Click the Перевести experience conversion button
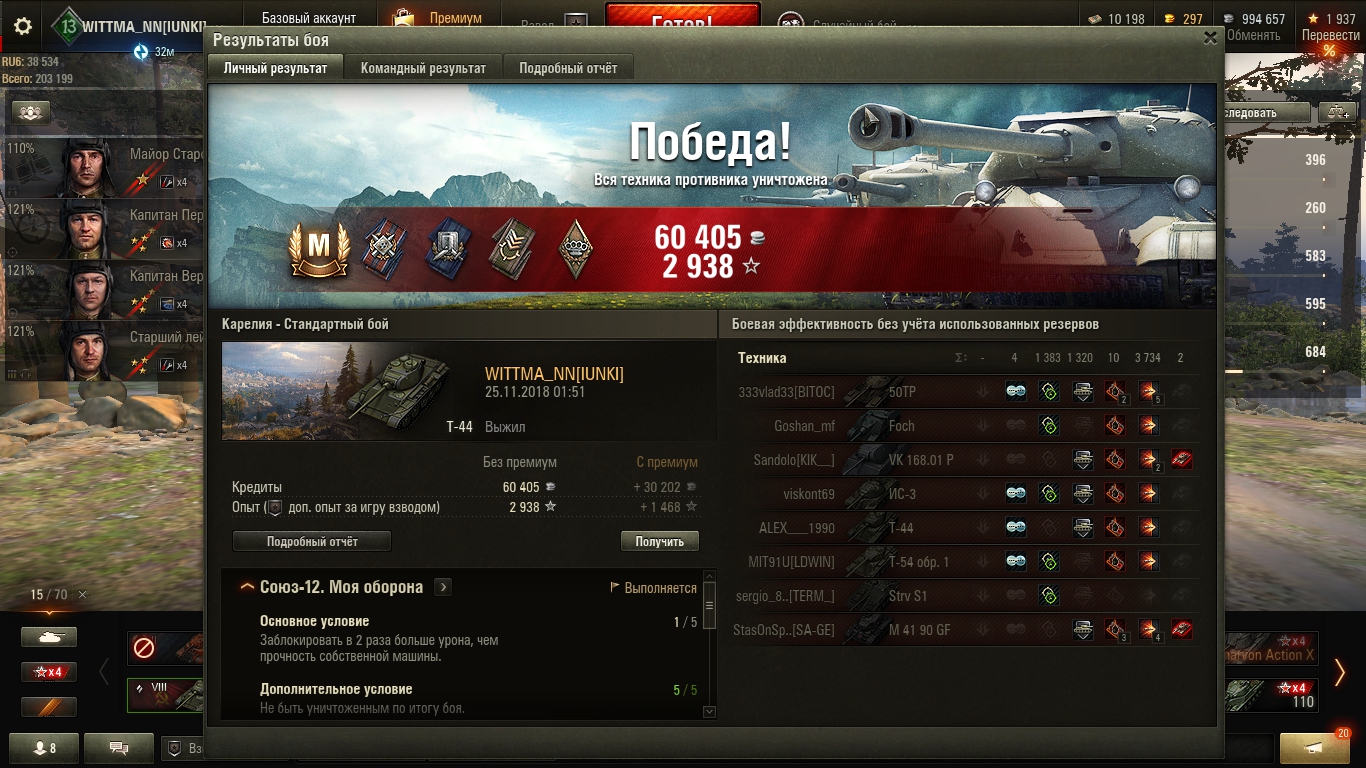The height and width of the screenshot is (768, 1366). [1330, 35]
